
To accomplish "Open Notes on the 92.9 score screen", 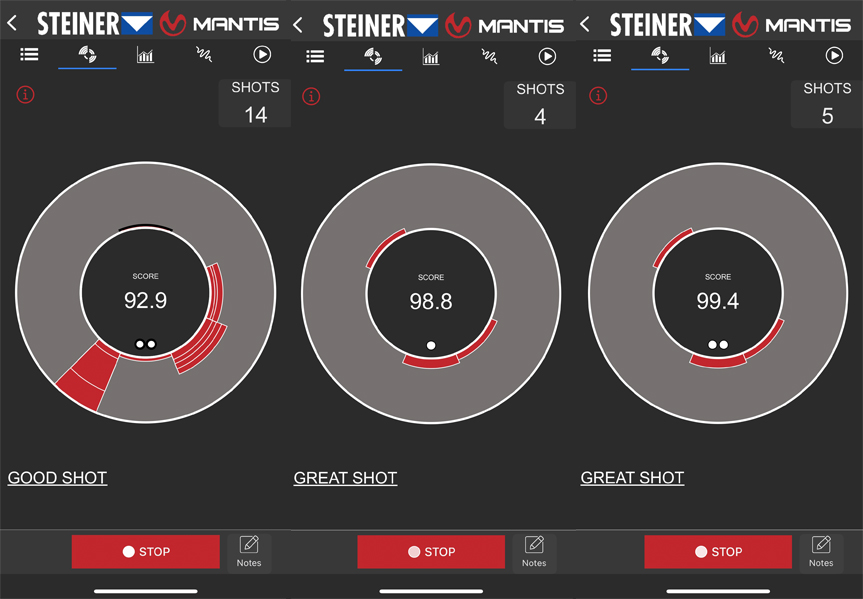I will click(249, 550).
